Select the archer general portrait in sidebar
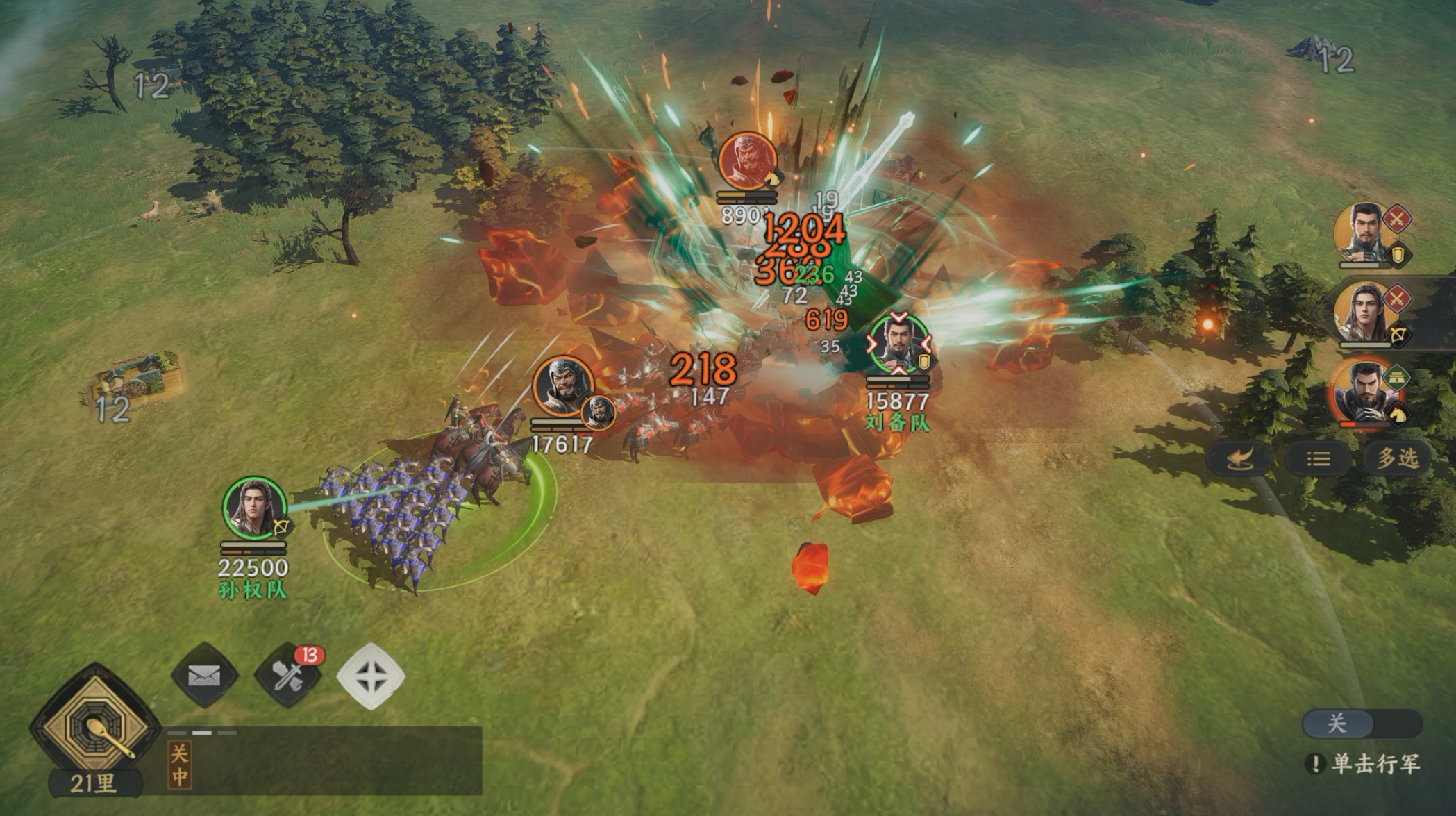This screenshot has width=1456, height=816. point(1366,313)
